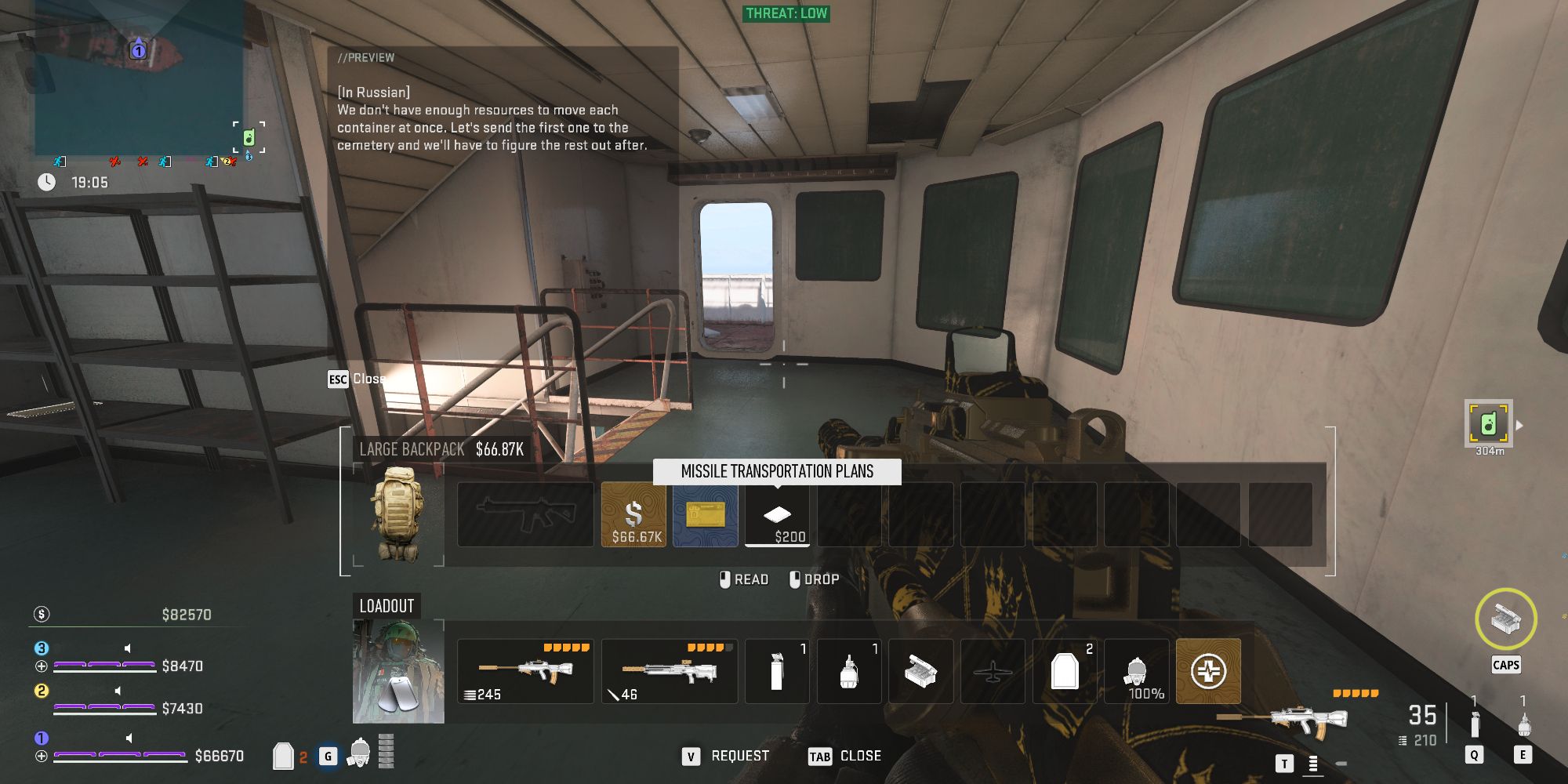Screen dimensions: 1568x784
Task: Open the munitions box loadout slot
Action: coord(921,671)
